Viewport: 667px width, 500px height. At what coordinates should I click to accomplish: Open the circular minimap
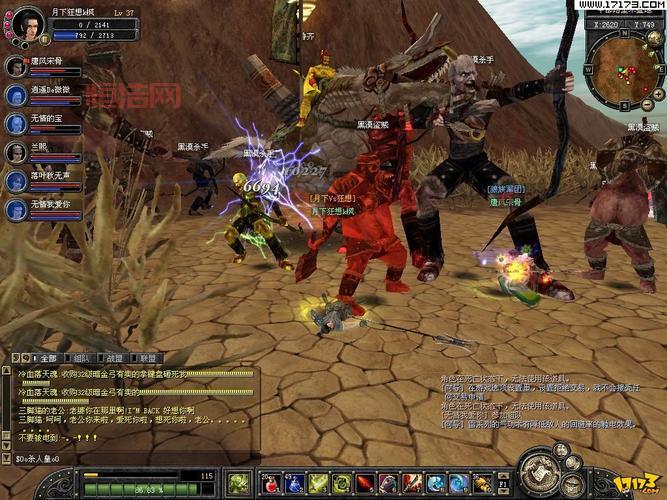pyautogui.click(x=620, y=63)
